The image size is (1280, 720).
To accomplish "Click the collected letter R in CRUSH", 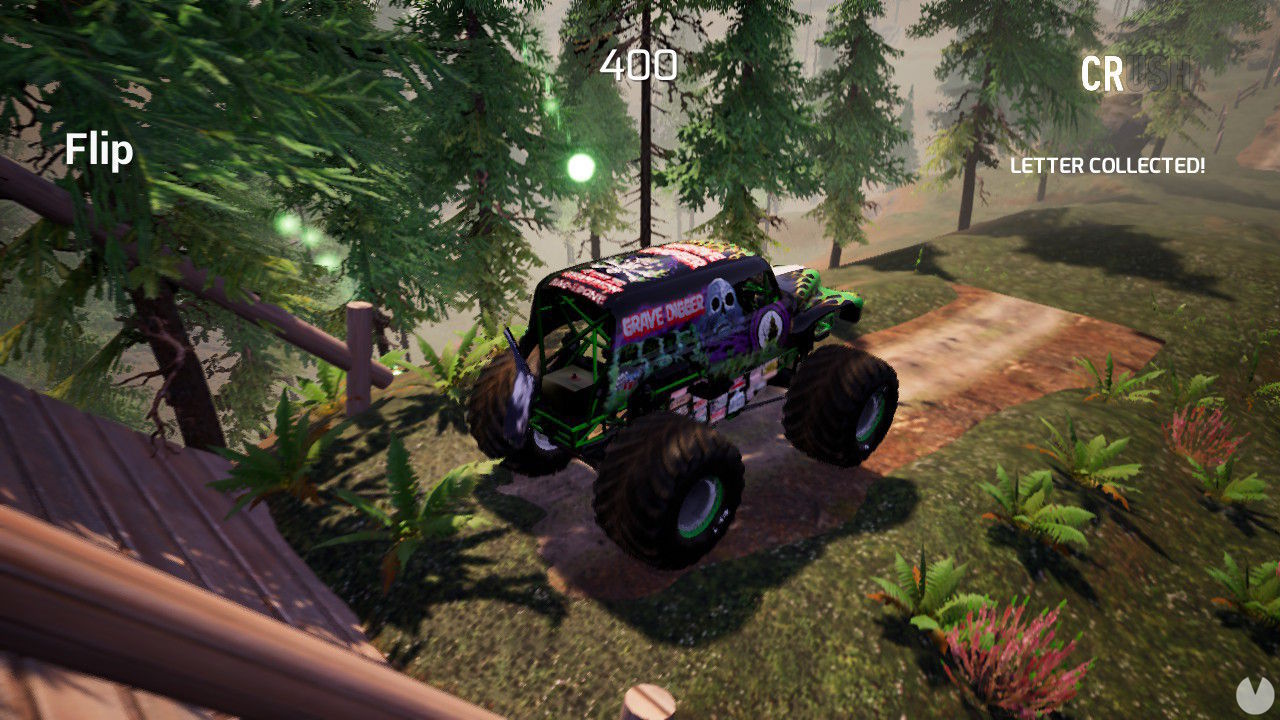I will click(1114, 72).
